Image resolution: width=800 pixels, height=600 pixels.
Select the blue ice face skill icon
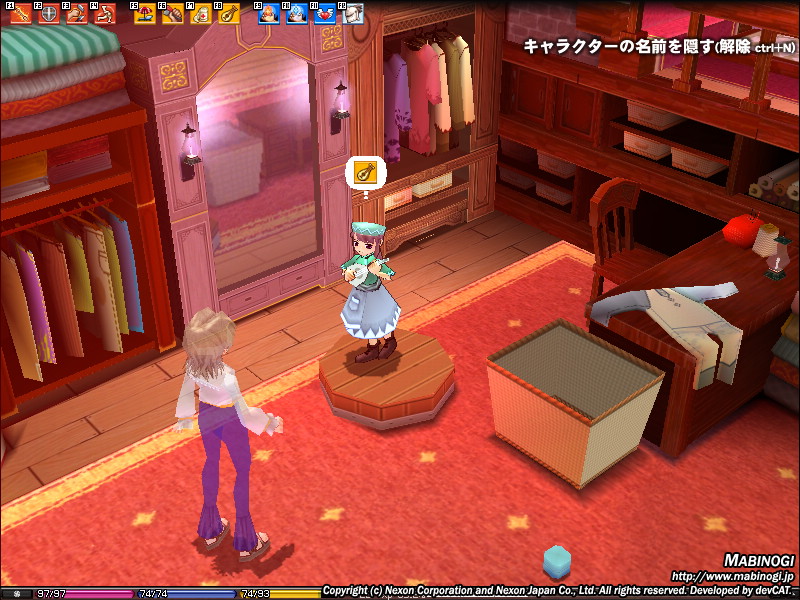click(296, 15)
